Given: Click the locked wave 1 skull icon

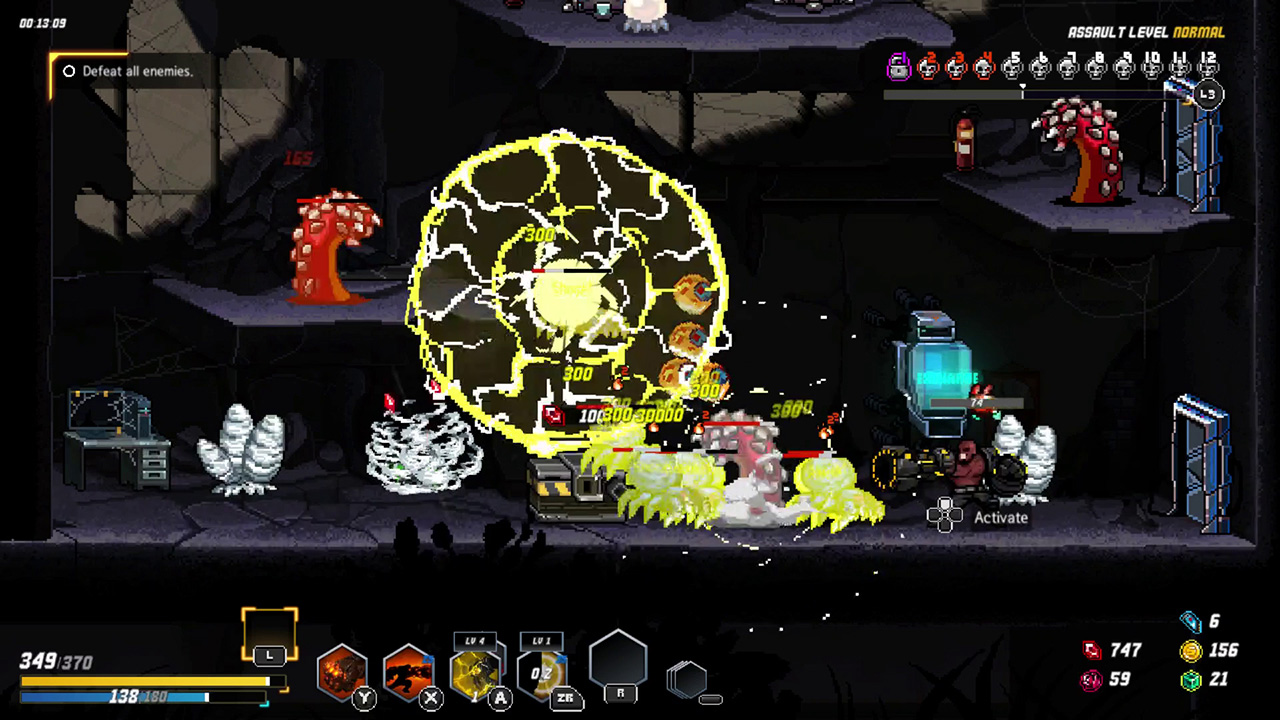Looking at the screenshot, I should 898,67.
